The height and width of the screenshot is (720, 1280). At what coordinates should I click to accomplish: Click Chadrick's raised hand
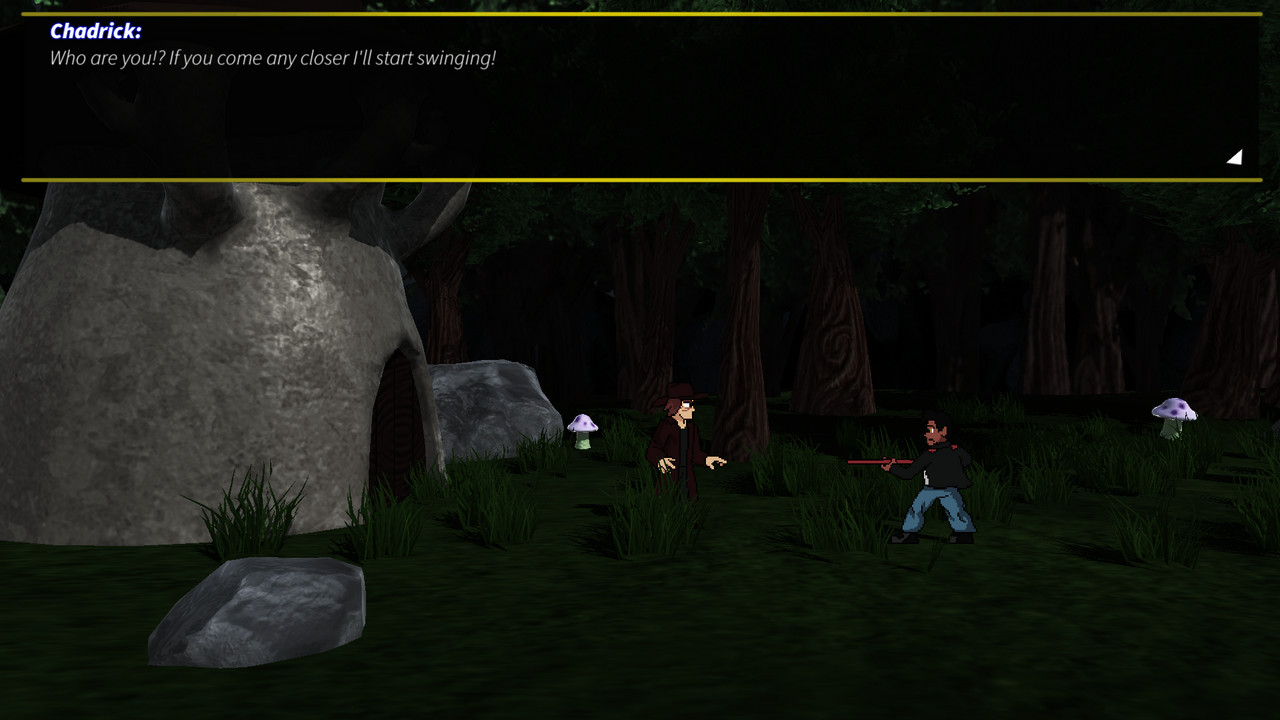point(717,460)
